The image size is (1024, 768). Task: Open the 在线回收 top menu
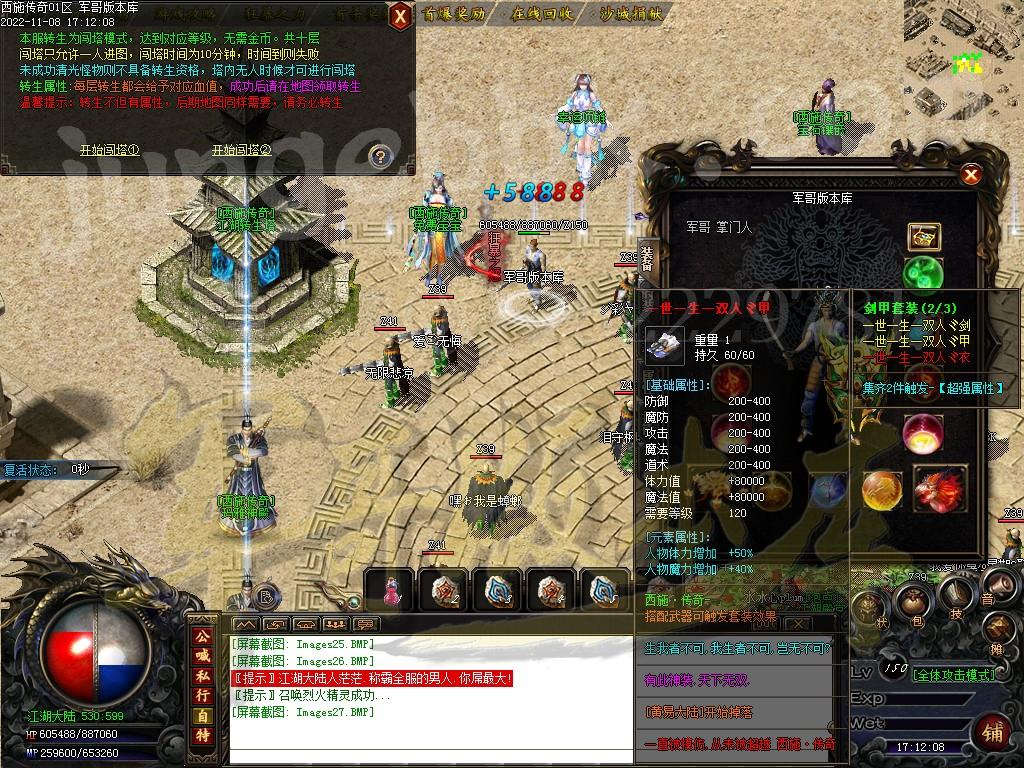click(543, 14)
